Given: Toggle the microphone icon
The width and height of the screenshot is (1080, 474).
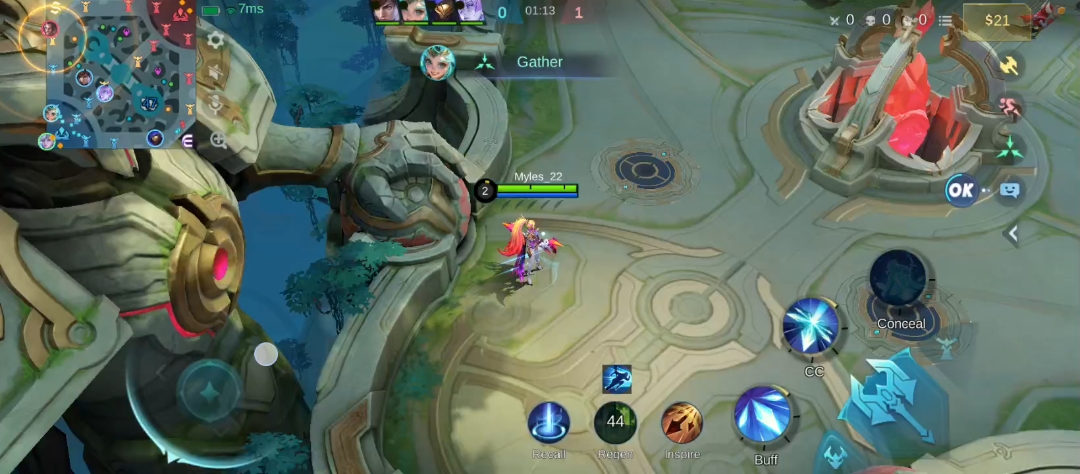Looking at the screenshot, I should [x=215, y=105].
